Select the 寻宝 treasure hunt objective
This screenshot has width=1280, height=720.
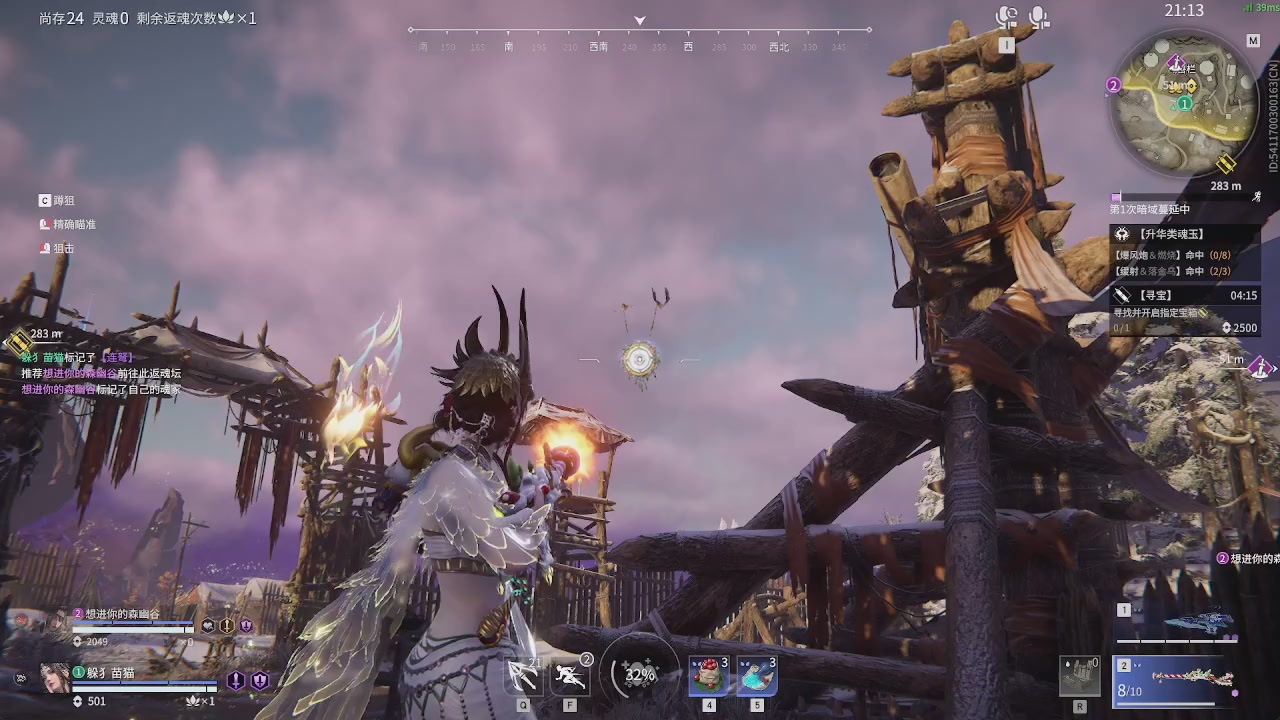[x=1184, y=296]
